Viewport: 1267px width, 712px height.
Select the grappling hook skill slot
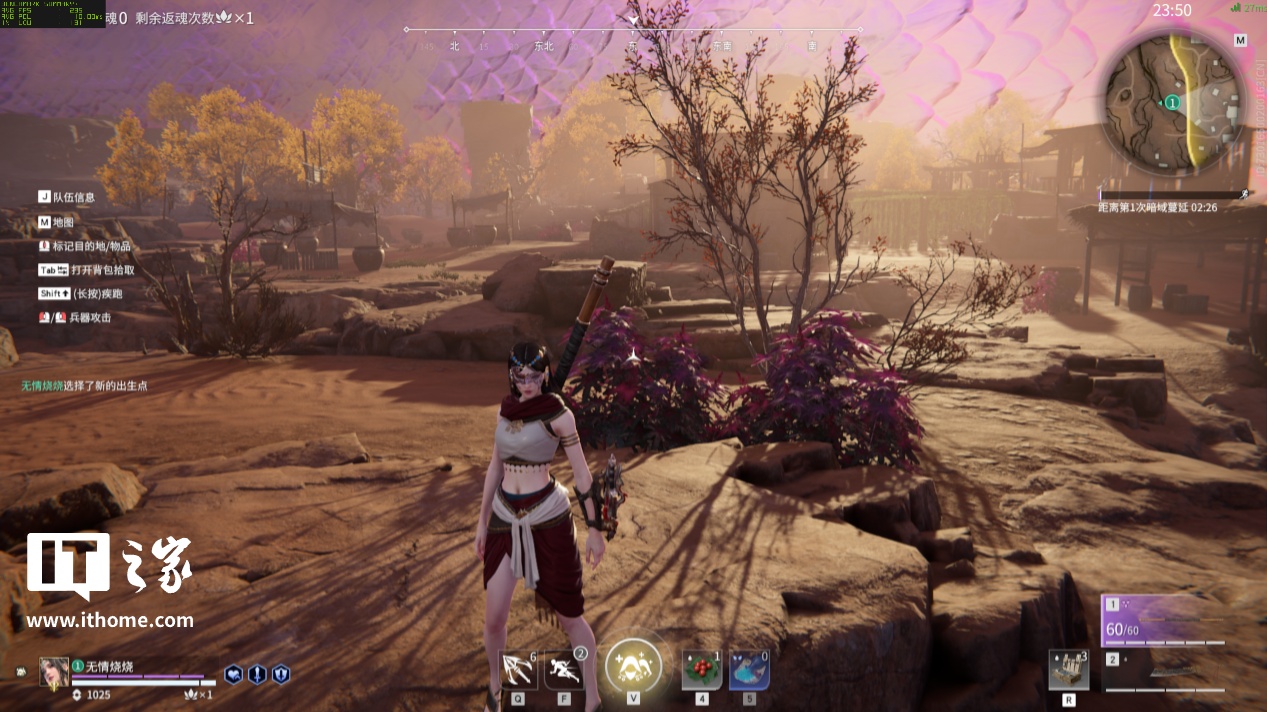(518, 669)
